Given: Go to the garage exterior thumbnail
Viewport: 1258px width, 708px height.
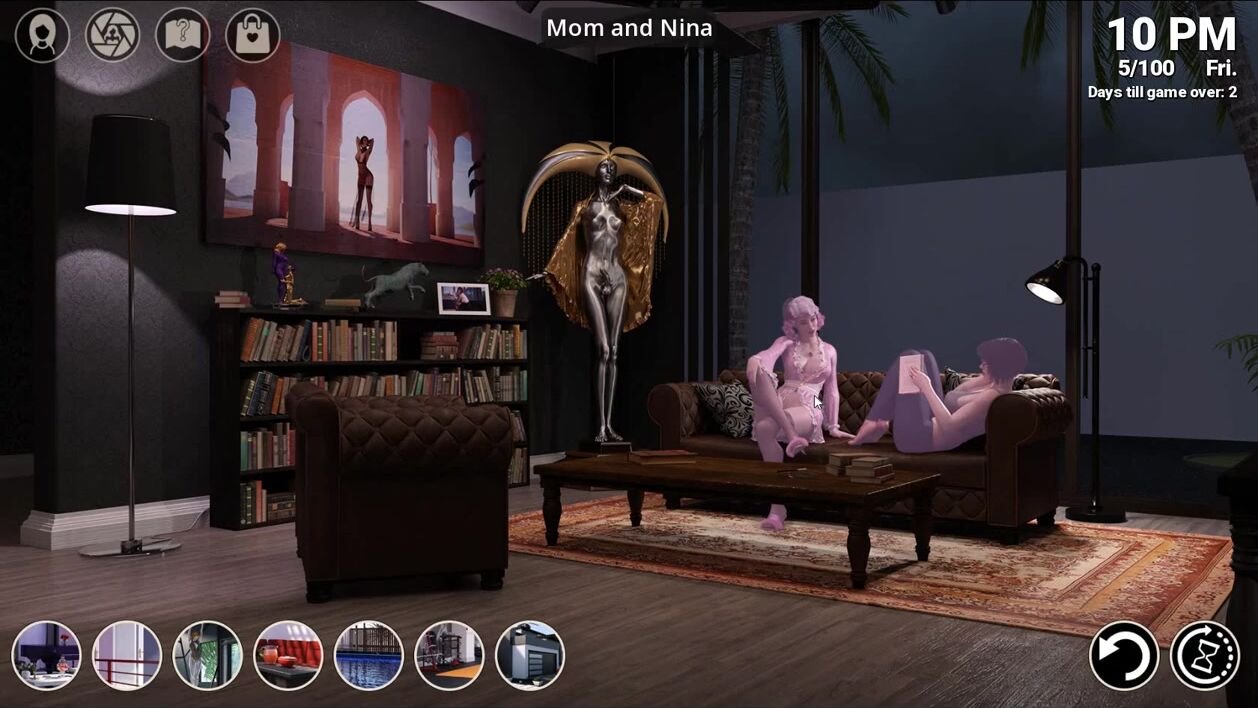Looking at the screenshot, I should tap(530, 656).
